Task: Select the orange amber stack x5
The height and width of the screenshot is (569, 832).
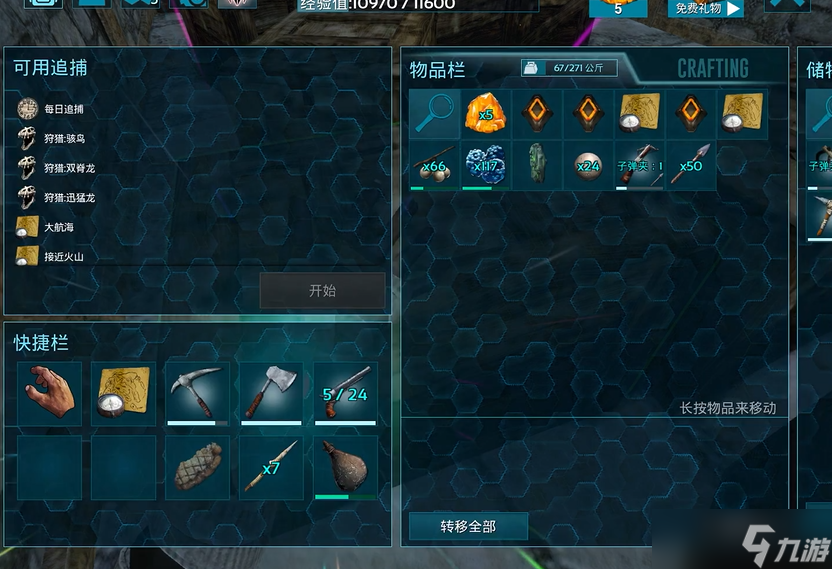Action: pos(486,114)
